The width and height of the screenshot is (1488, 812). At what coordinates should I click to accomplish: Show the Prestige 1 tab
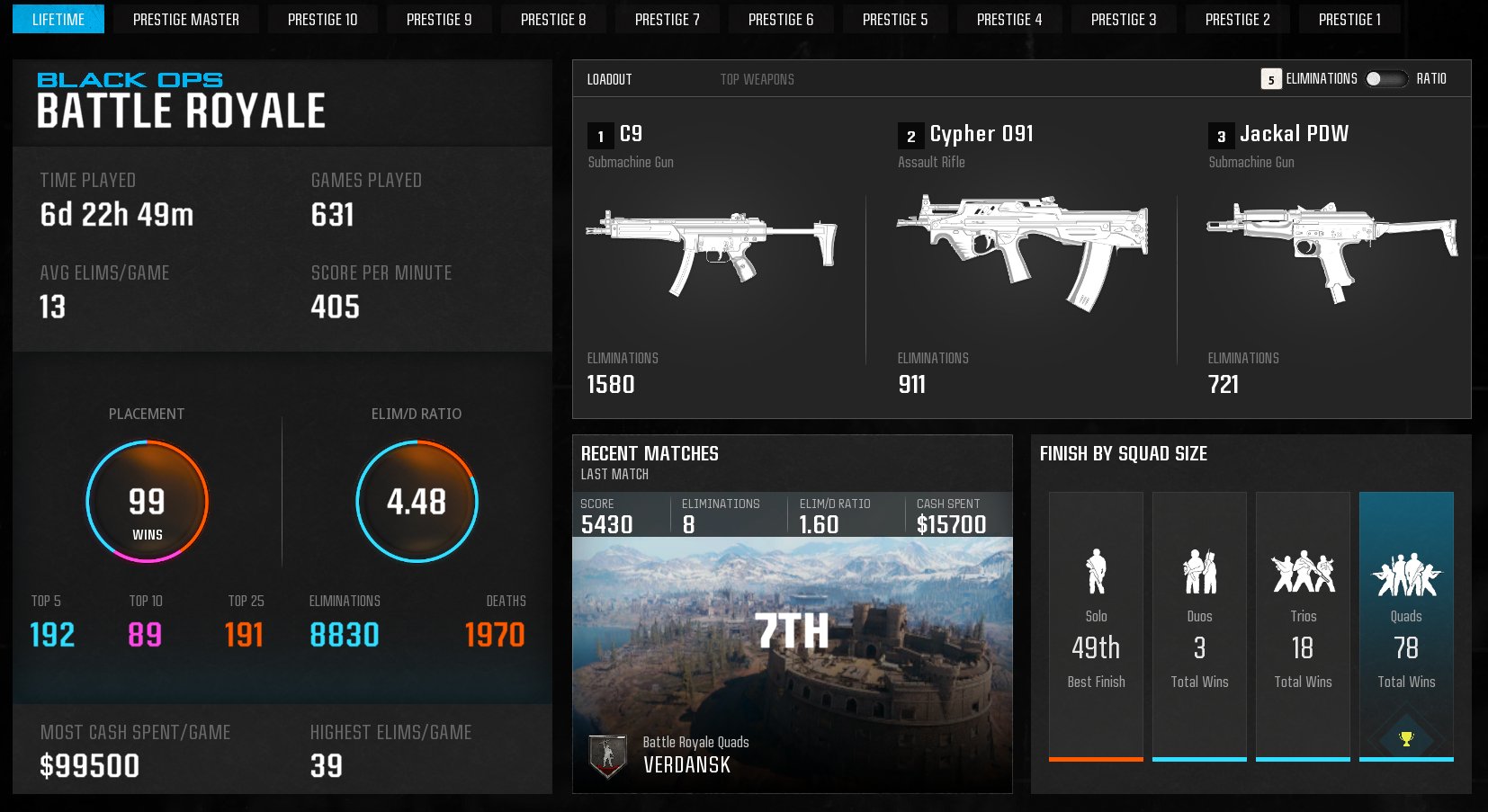(x=1349, y=20)
